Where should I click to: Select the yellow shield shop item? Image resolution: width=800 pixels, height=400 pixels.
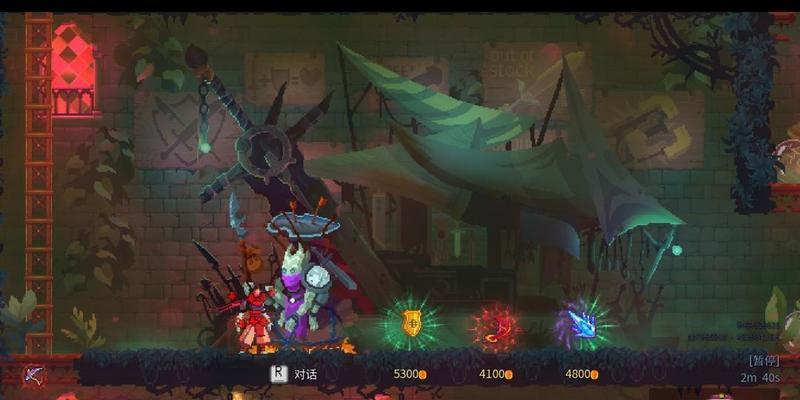[x=411, y=322]
